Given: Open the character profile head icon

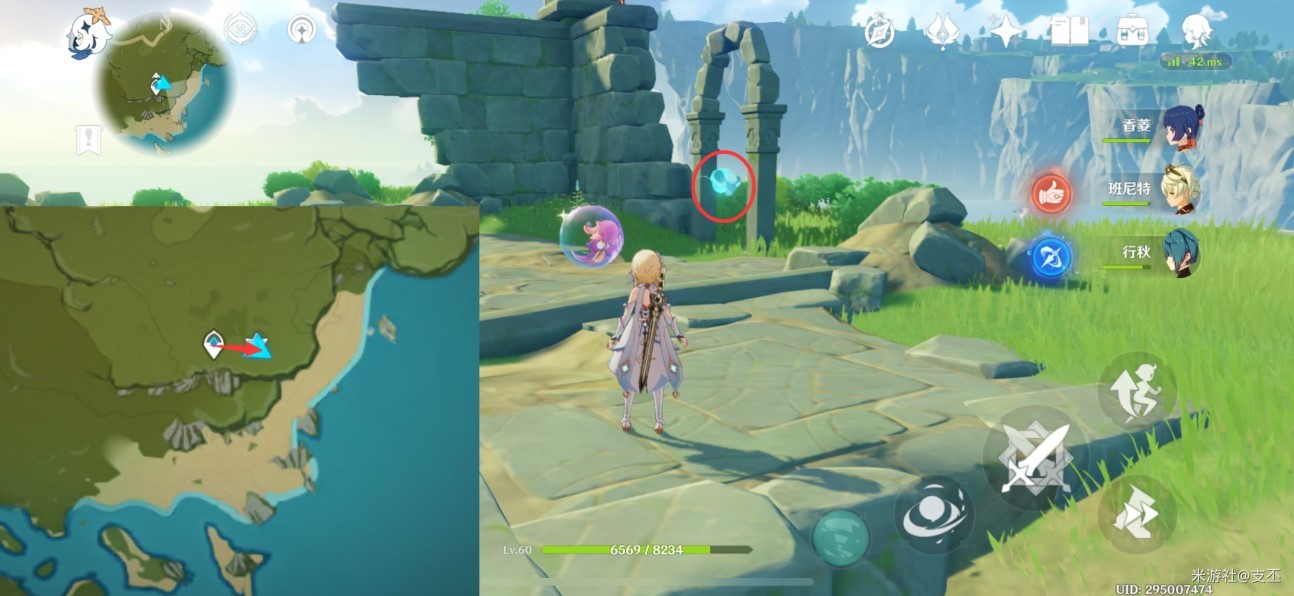Looking at the screenshot, I should (1196, 32).
